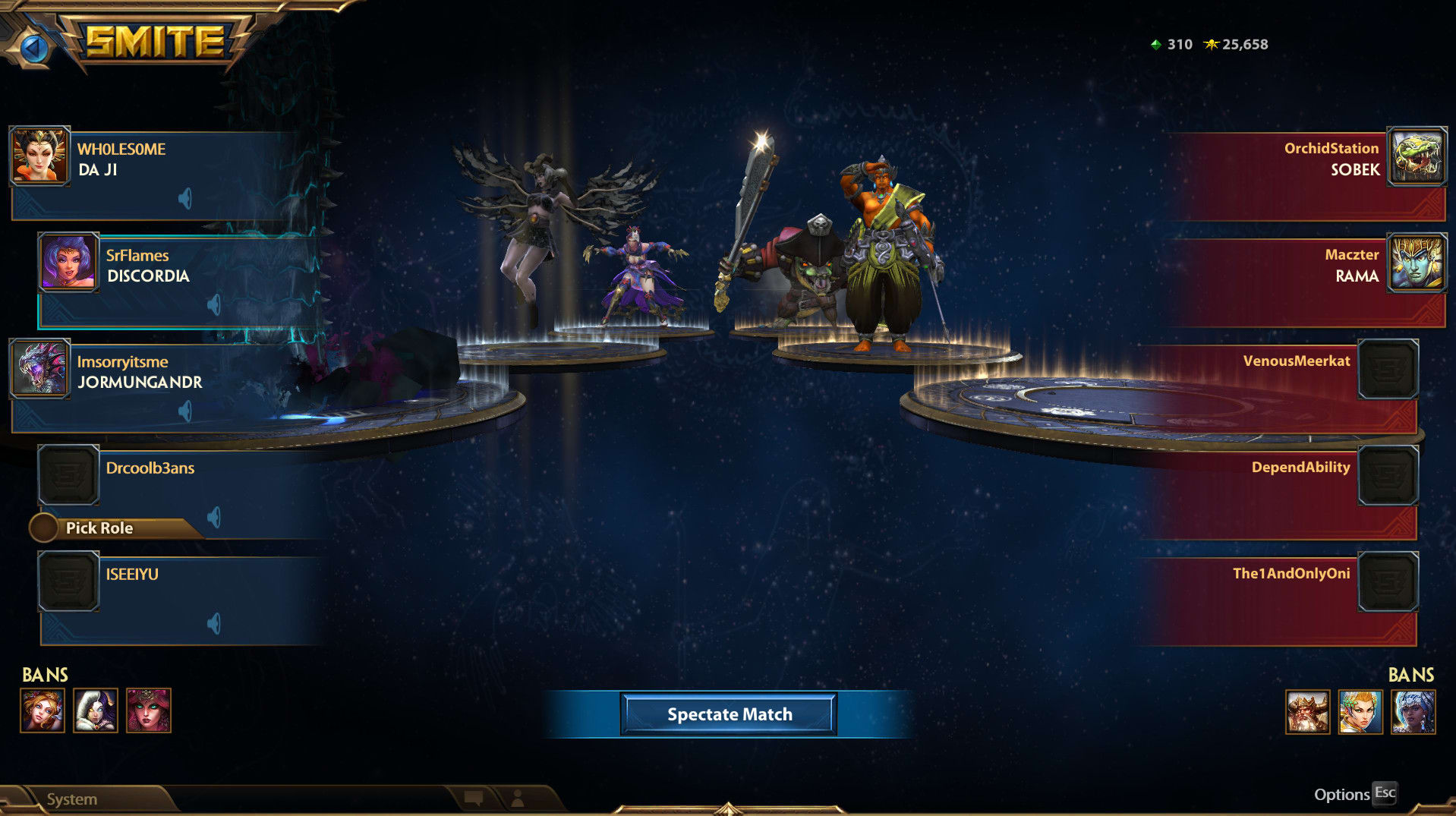Open the Pick Role selector
Viewport: 1456px width, 816px height.
pos(99,528)
